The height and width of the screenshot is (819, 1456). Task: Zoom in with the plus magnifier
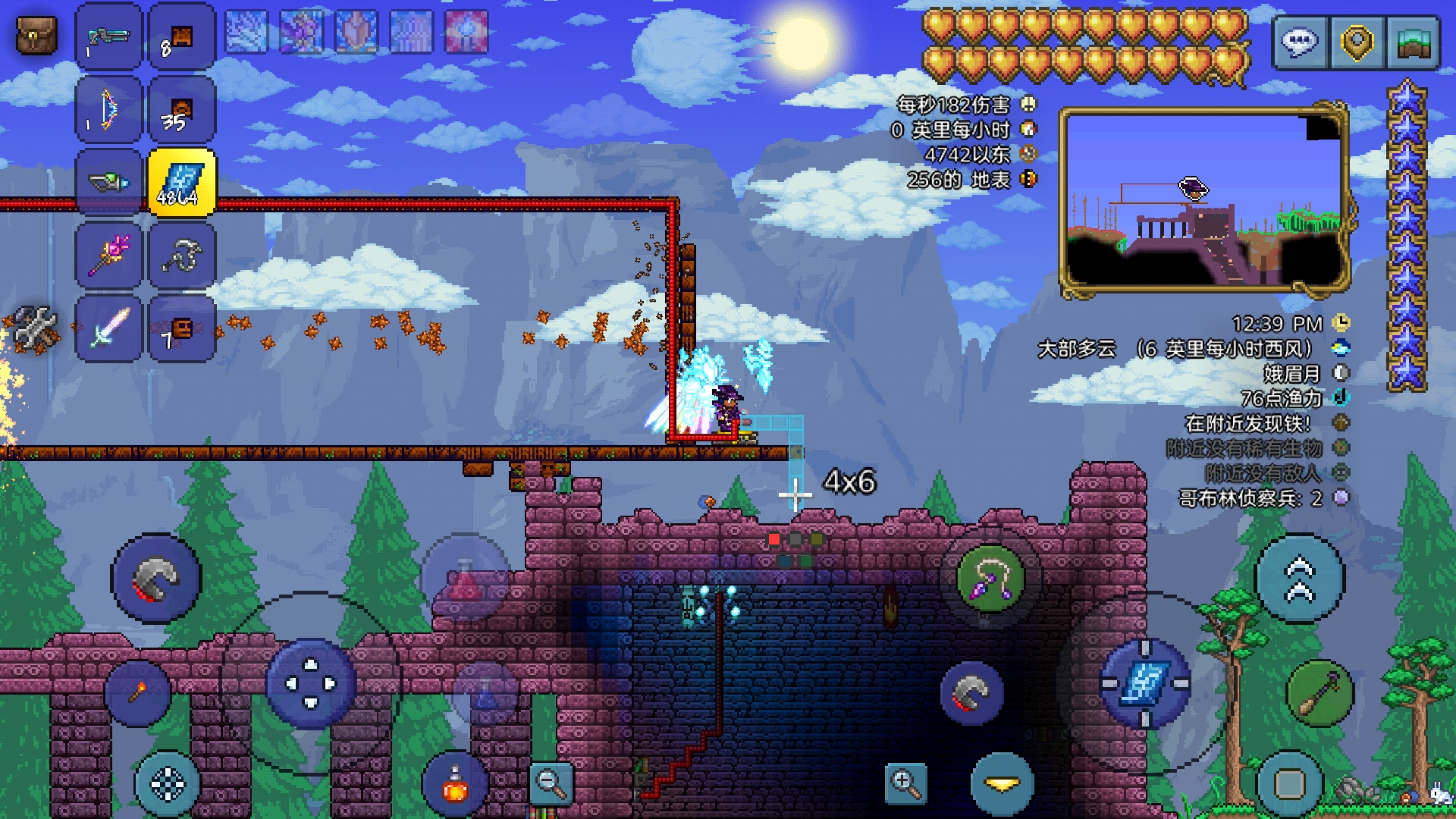pyautogui.click(x=905, y=783)
